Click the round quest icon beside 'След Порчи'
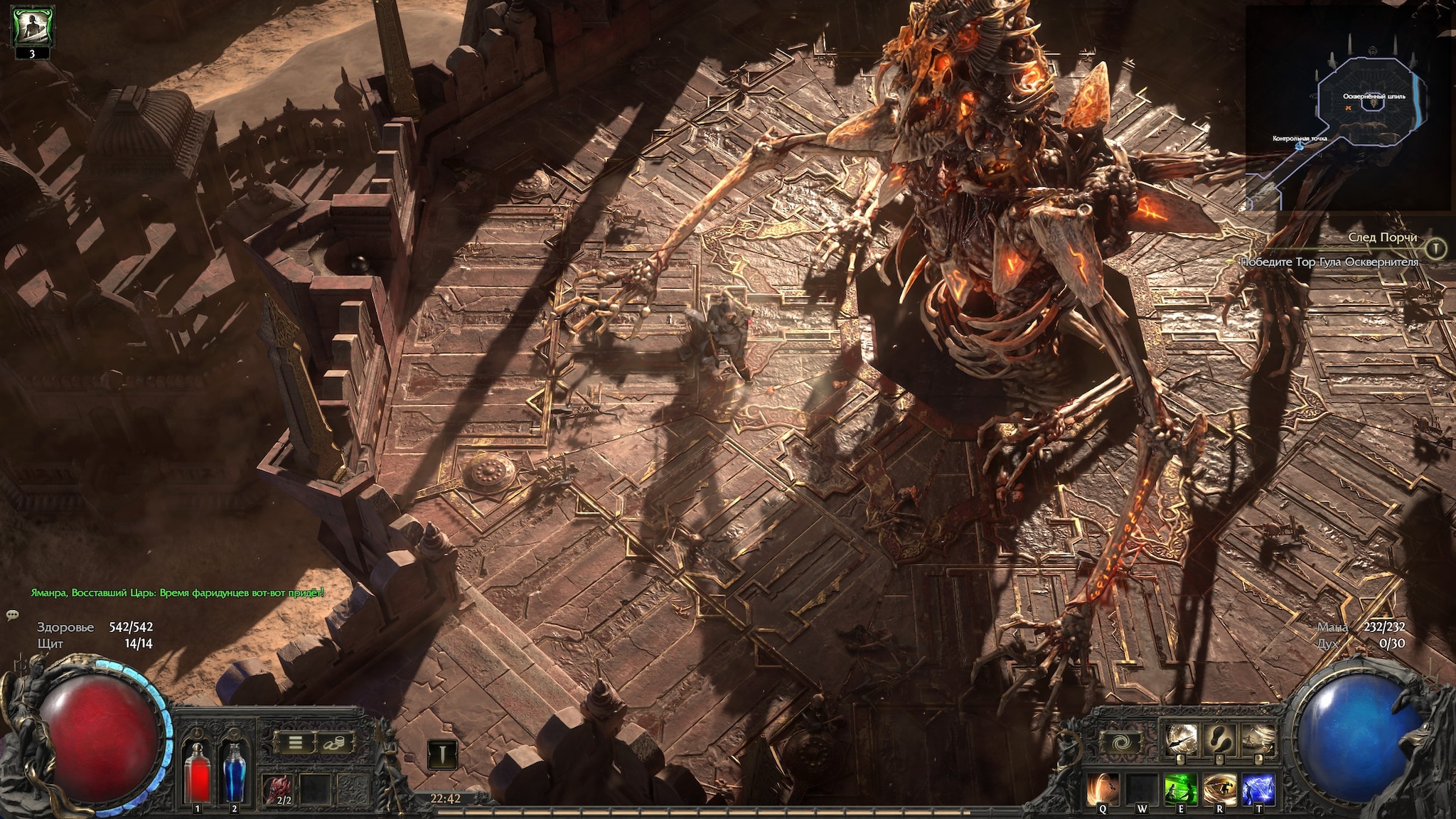Screen dimensions: 1456x819 coord(1436,248)
